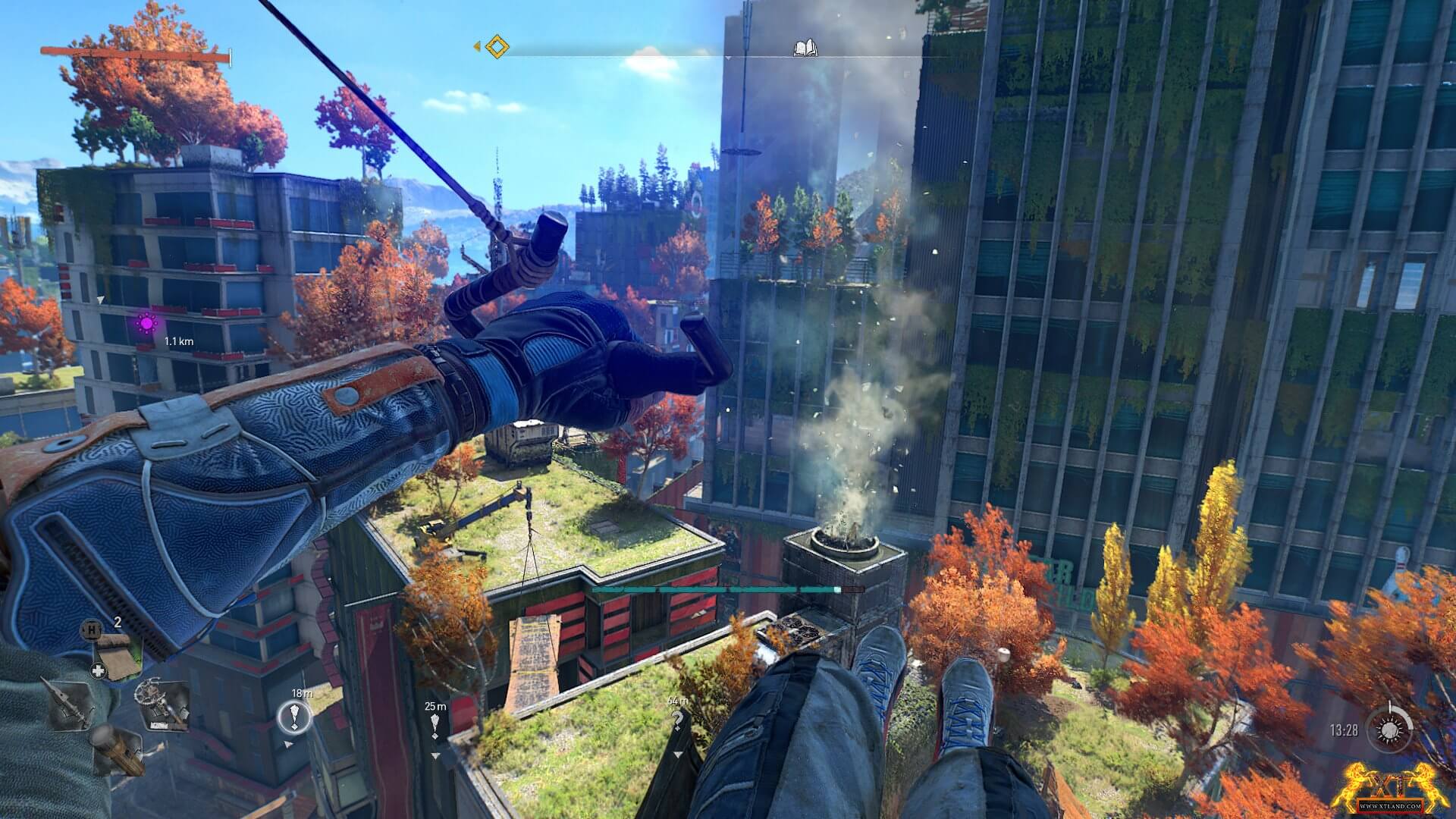Click the open book compass icon
Image resolution: width=1456 pixels, height=819 pixels.
tap(805, 49)
